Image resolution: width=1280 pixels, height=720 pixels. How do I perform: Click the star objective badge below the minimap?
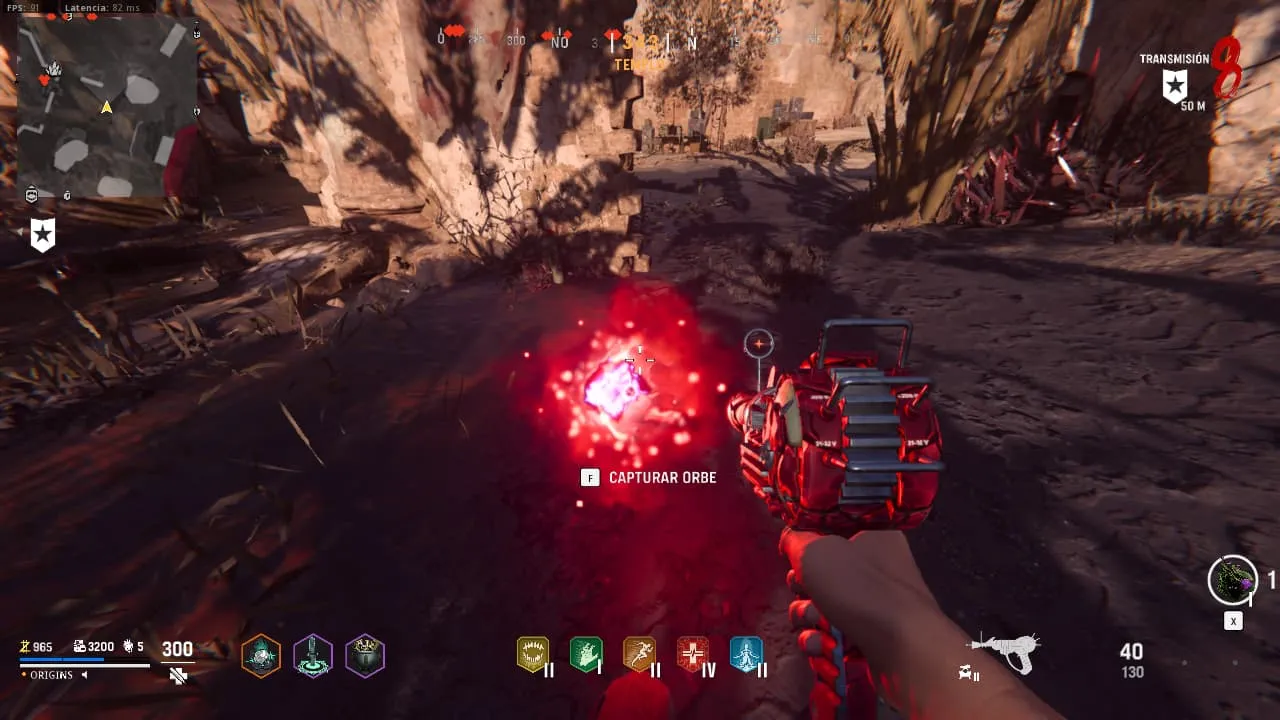click(42, 236)
